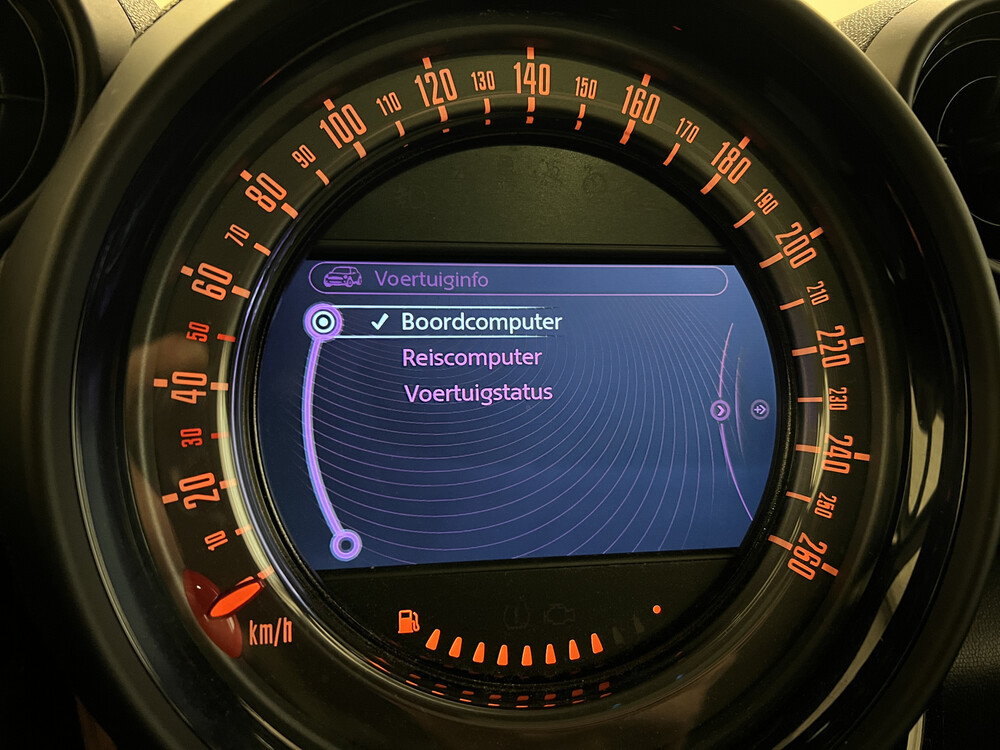Select the Boordcomputer menu entry

point(481,322)
